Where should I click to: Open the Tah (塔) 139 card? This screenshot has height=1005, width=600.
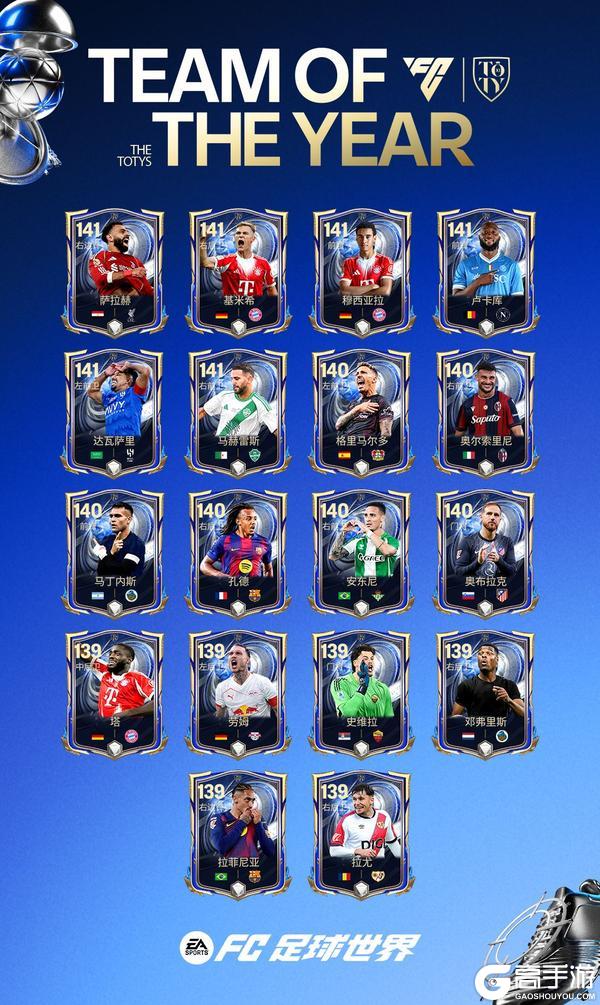115,693
